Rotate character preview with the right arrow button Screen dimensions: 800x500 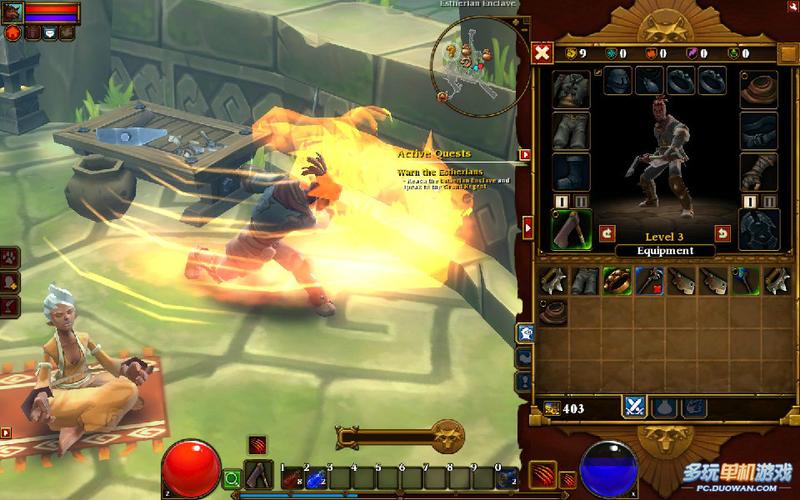[x=722, y=234]
